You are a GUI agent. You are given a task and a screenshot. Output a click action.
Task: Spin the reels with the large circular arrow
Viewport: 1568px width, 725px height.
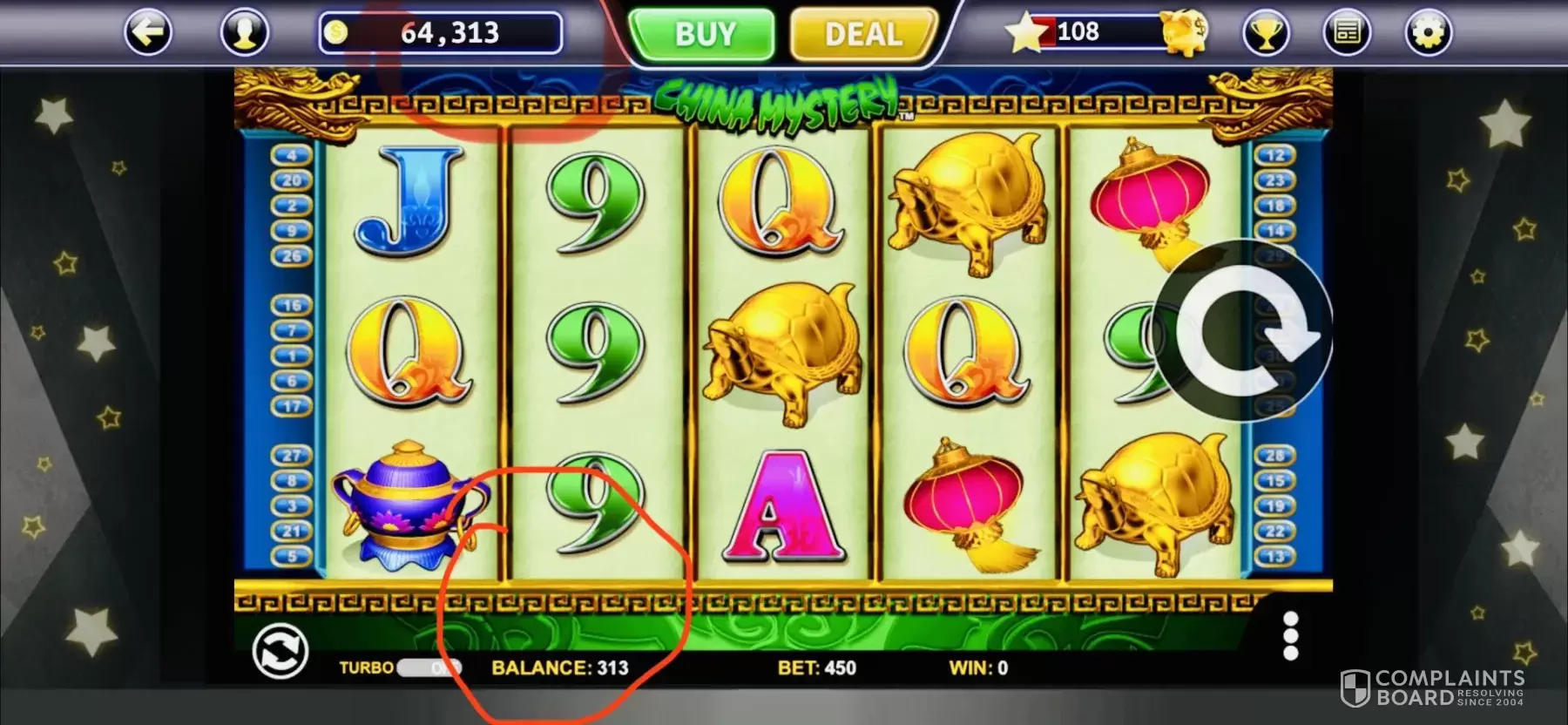click(1247, 332)
